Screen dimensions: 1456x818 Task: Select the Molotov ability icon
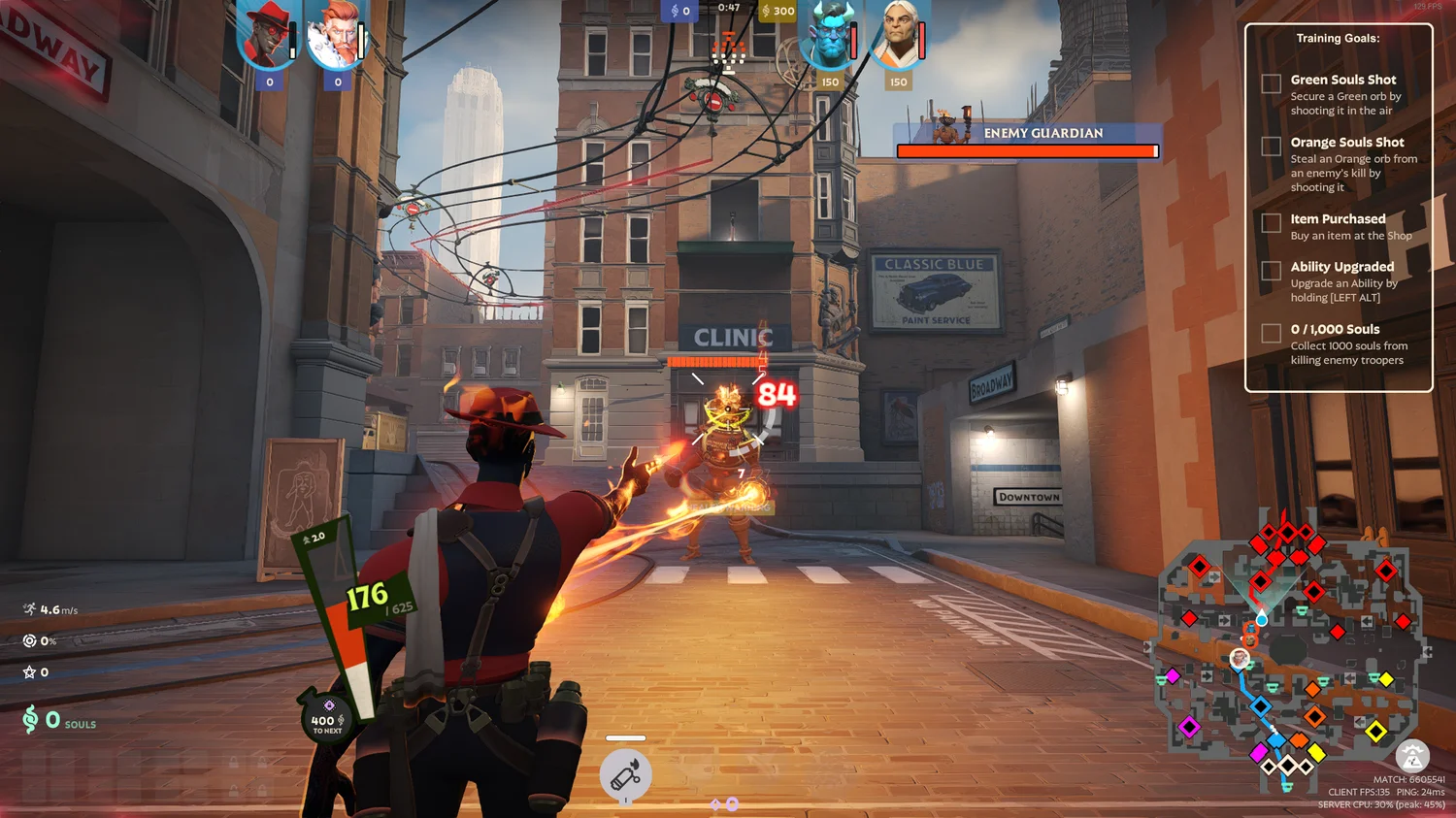624,773
